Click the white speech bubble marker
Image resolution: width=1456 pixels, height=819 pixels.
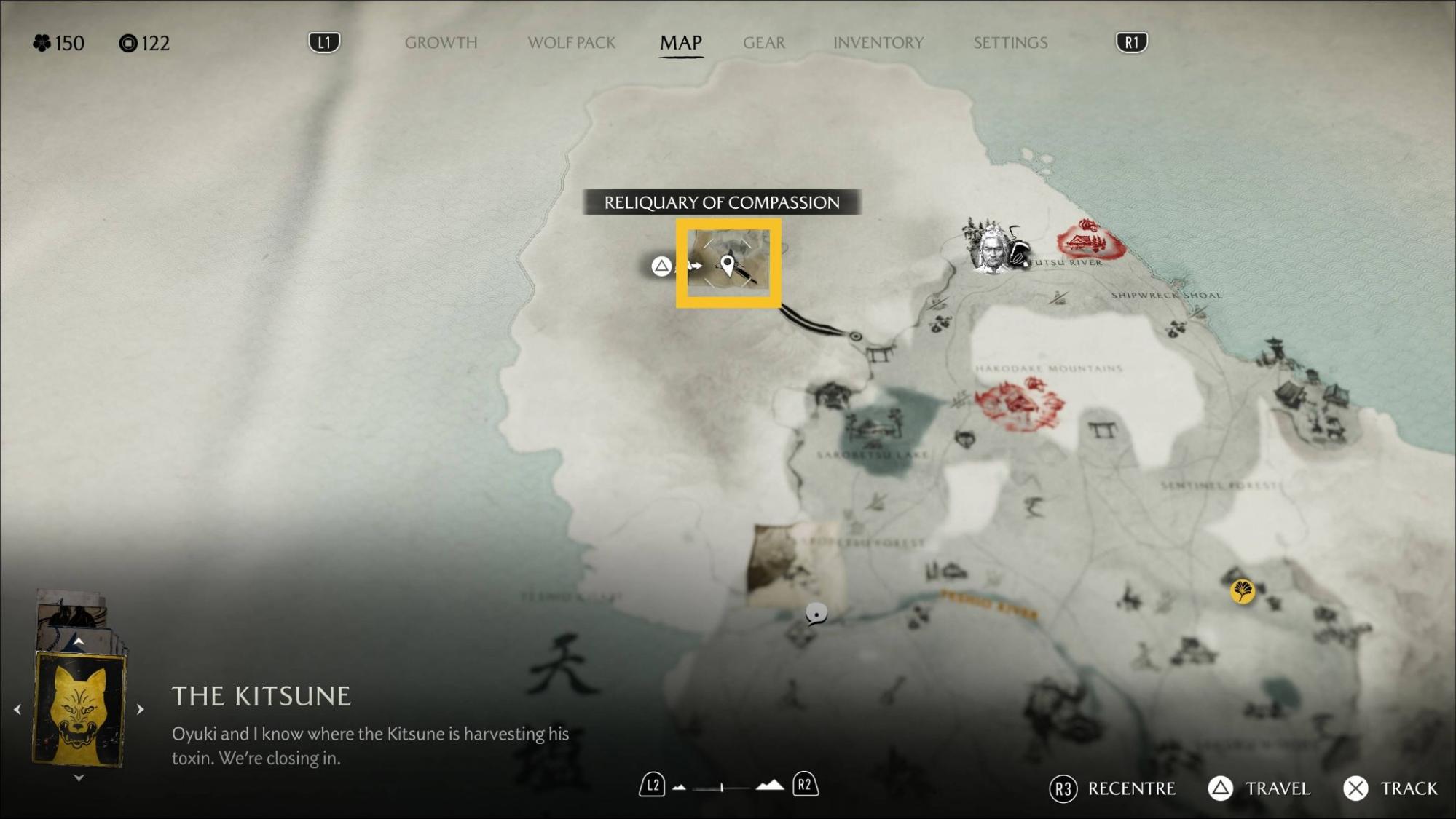tap(816, 614)
